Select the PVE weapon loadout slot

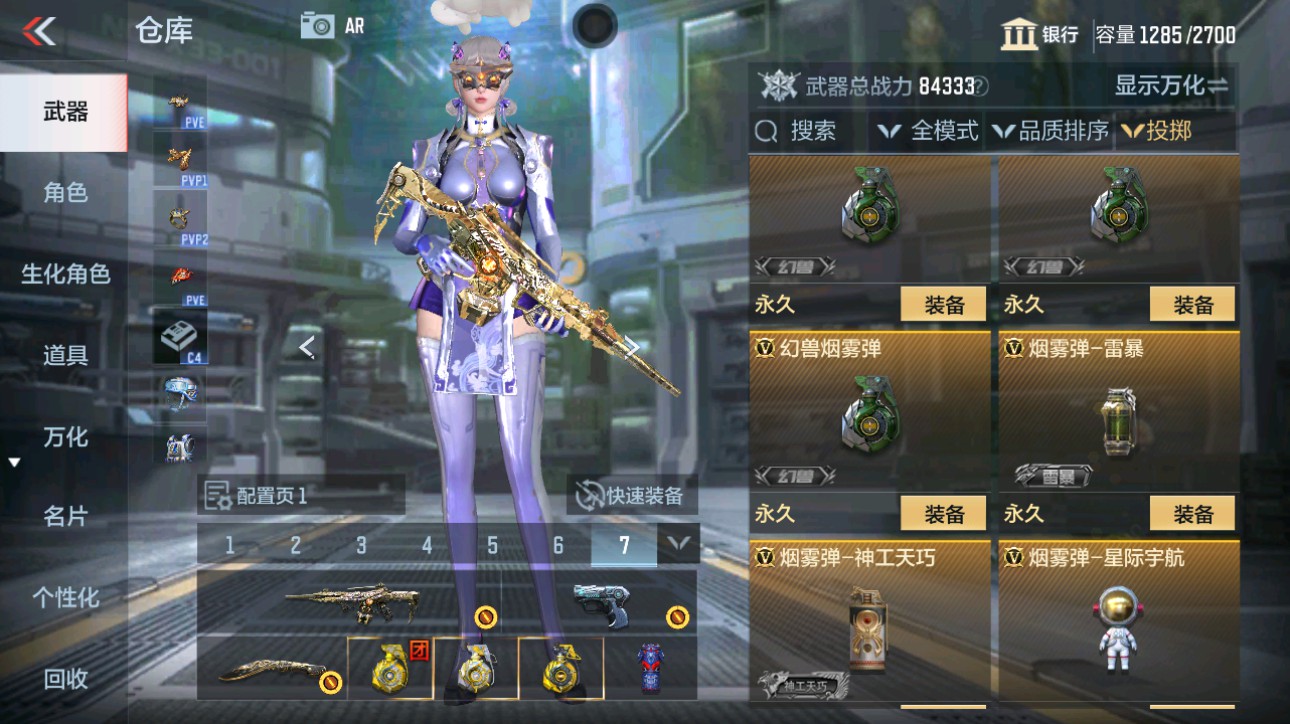click(178, 105)
